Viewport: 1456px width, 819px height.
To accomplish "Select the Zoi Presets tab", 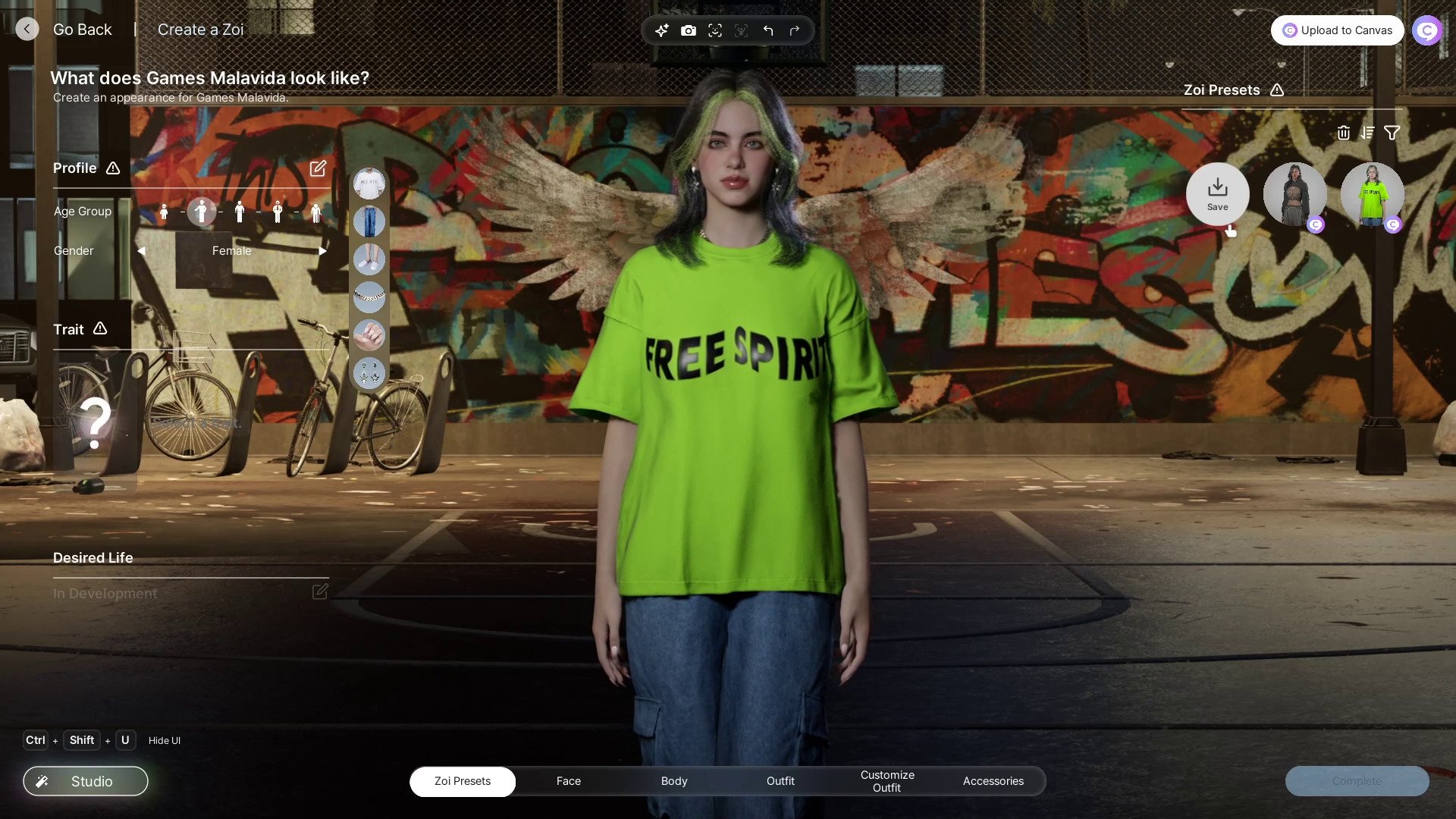I will pos(463,781).
